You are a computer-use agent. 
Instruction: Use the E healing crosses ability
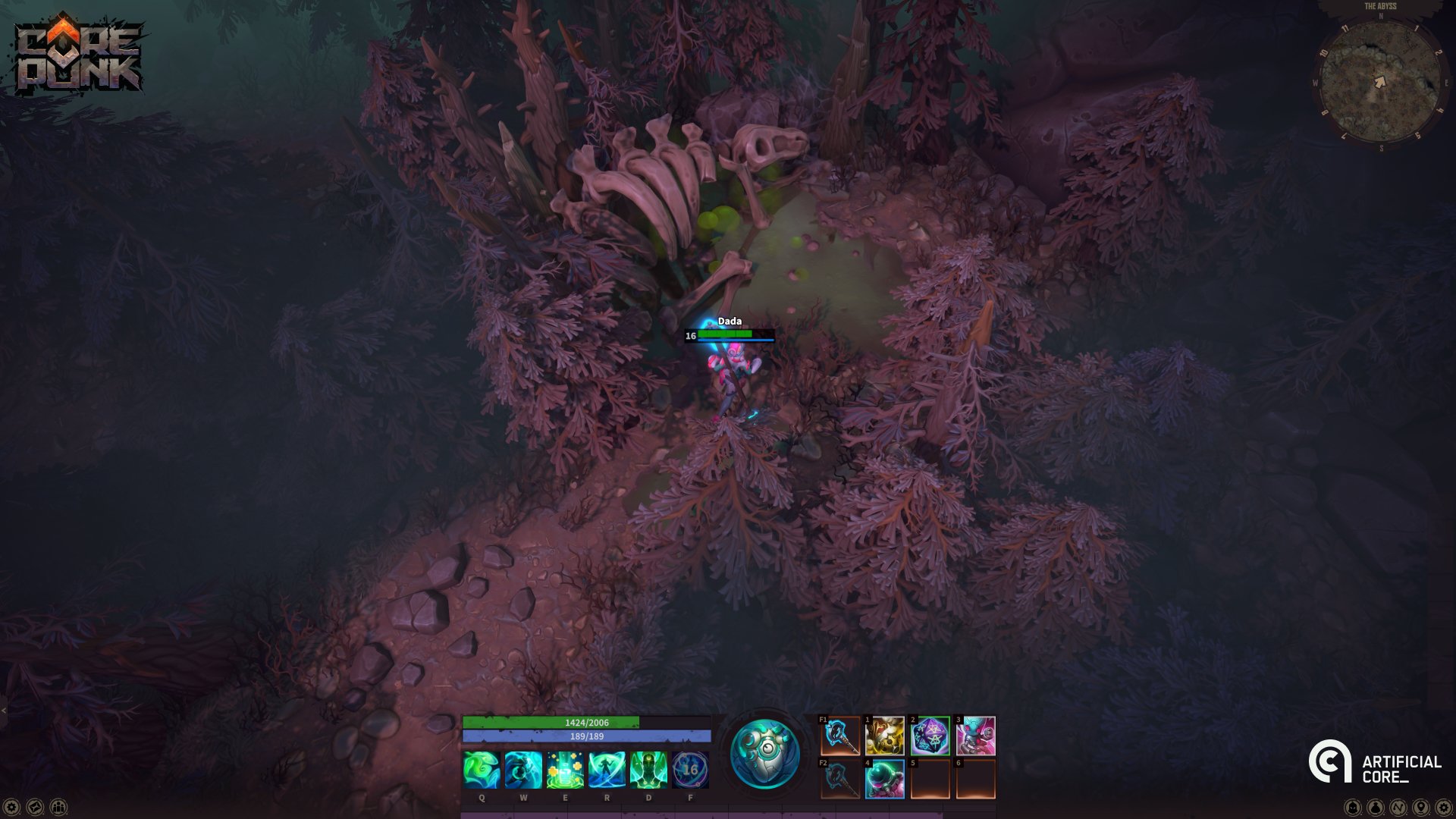click(x=565, y=770)
